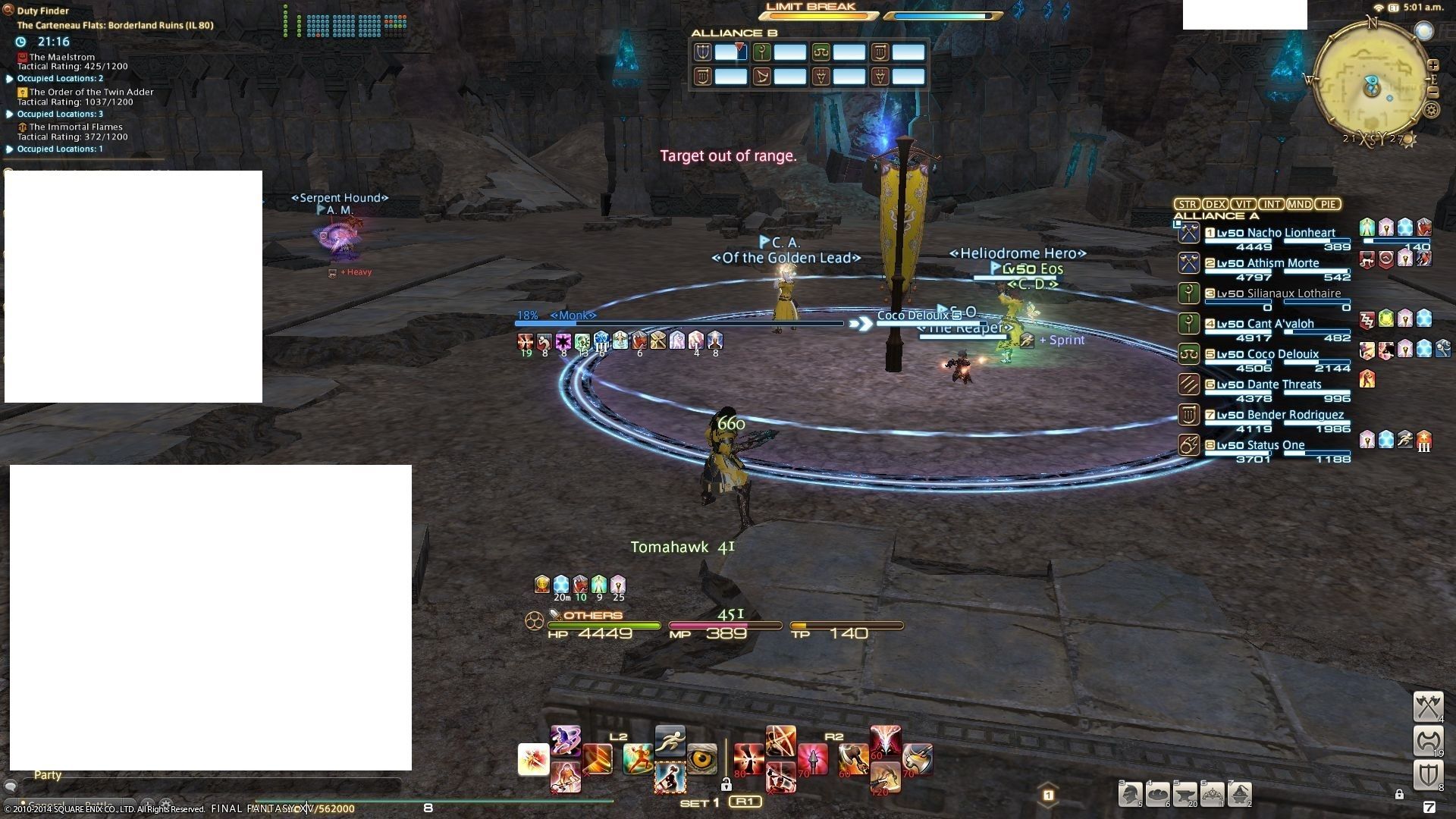This screenshot has width=1456, height=819.
Task: Use the hawk eye ability icon
Action: [701, 759]
